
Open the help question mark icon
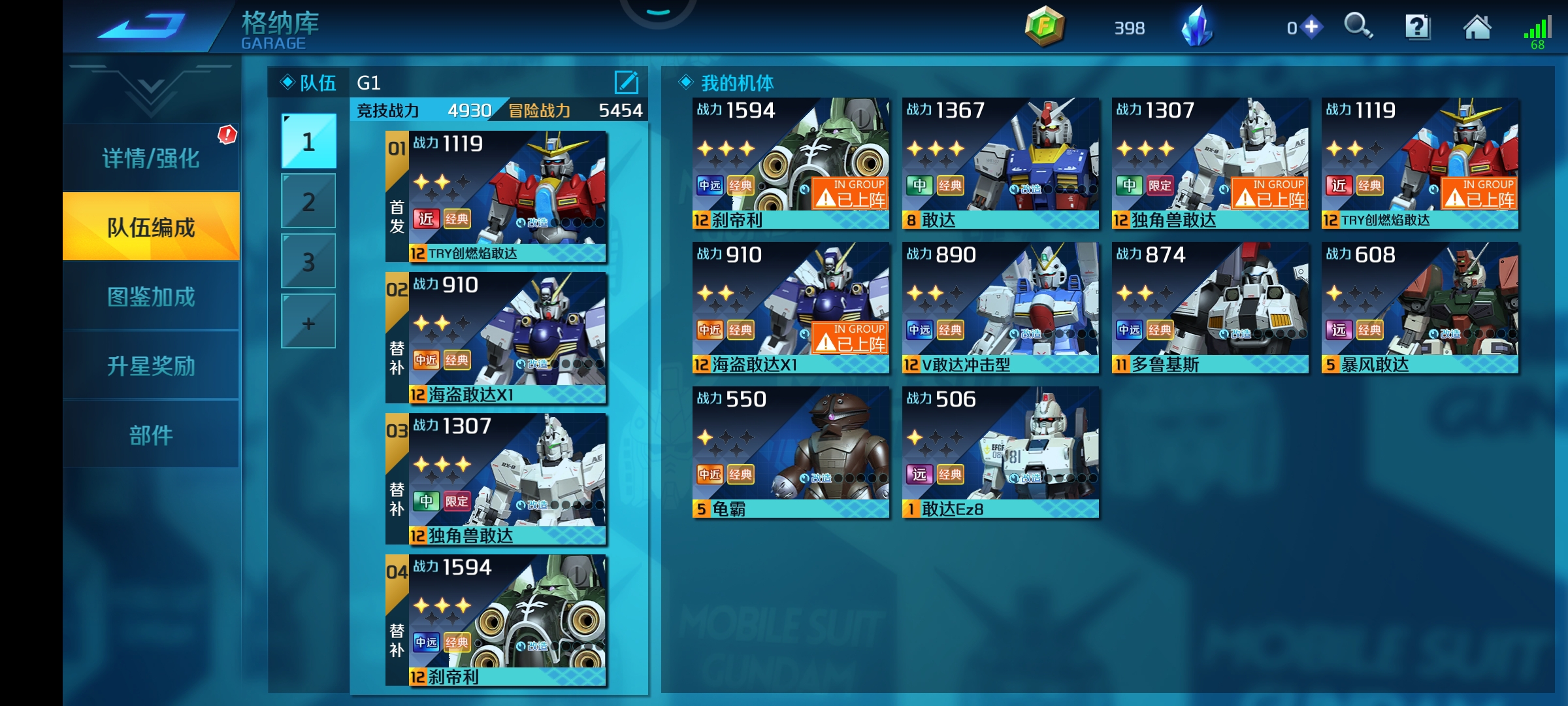[1418, 27]
